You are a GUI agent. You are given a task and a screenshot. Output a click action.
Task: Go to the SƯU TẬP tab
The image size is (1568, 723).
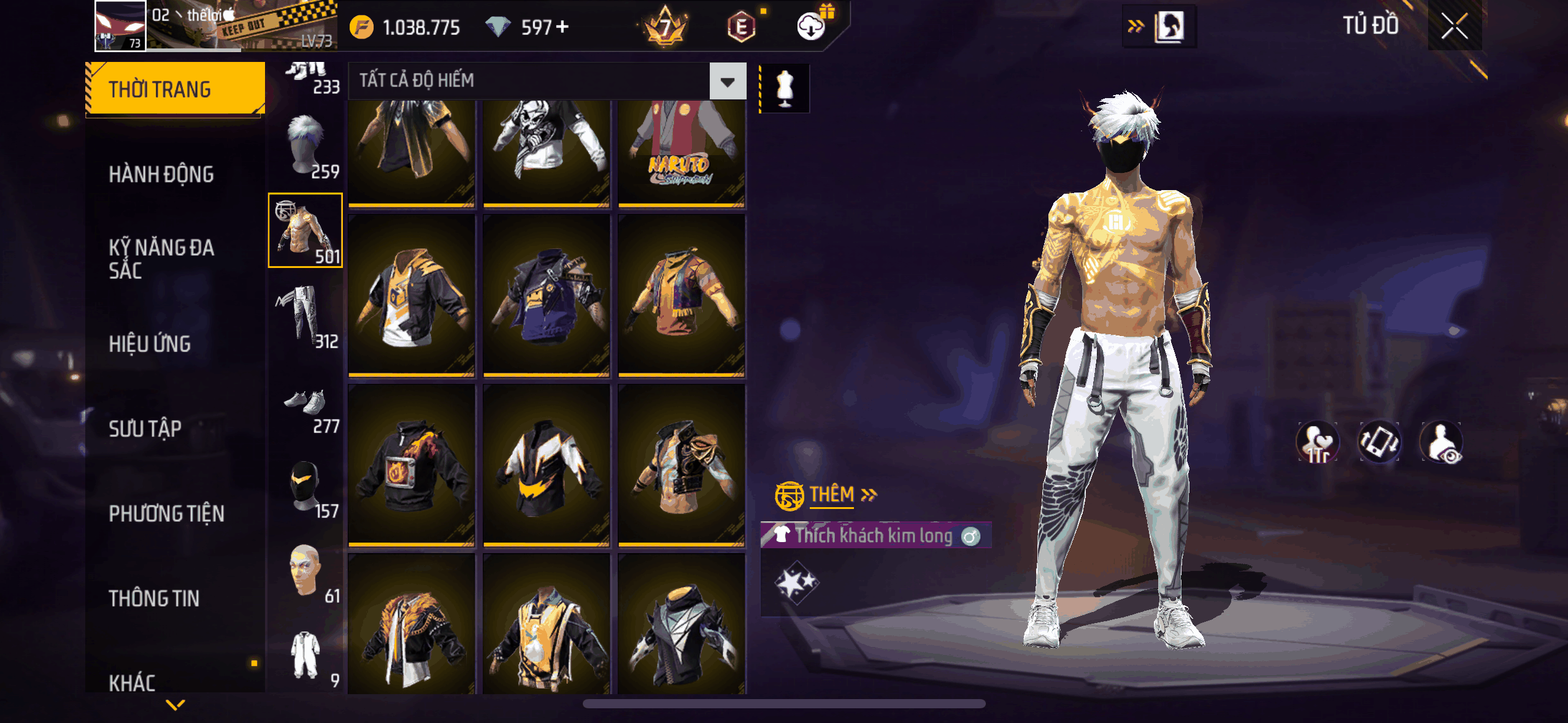point(145,429)
